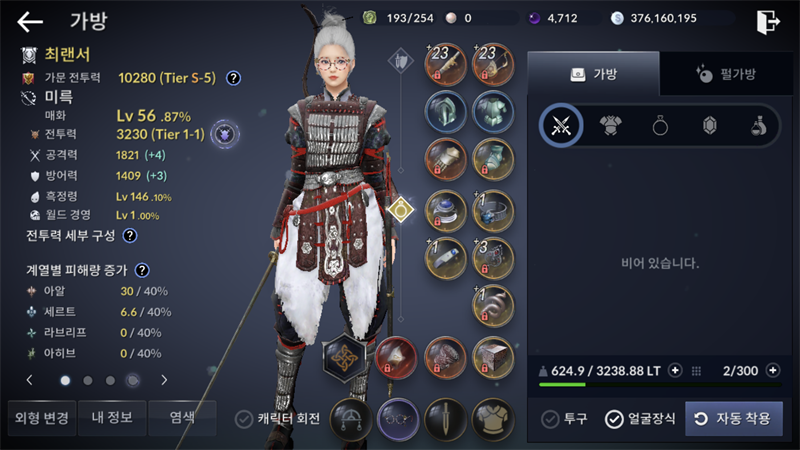Select the potion consumables filter

pos(760,125)
